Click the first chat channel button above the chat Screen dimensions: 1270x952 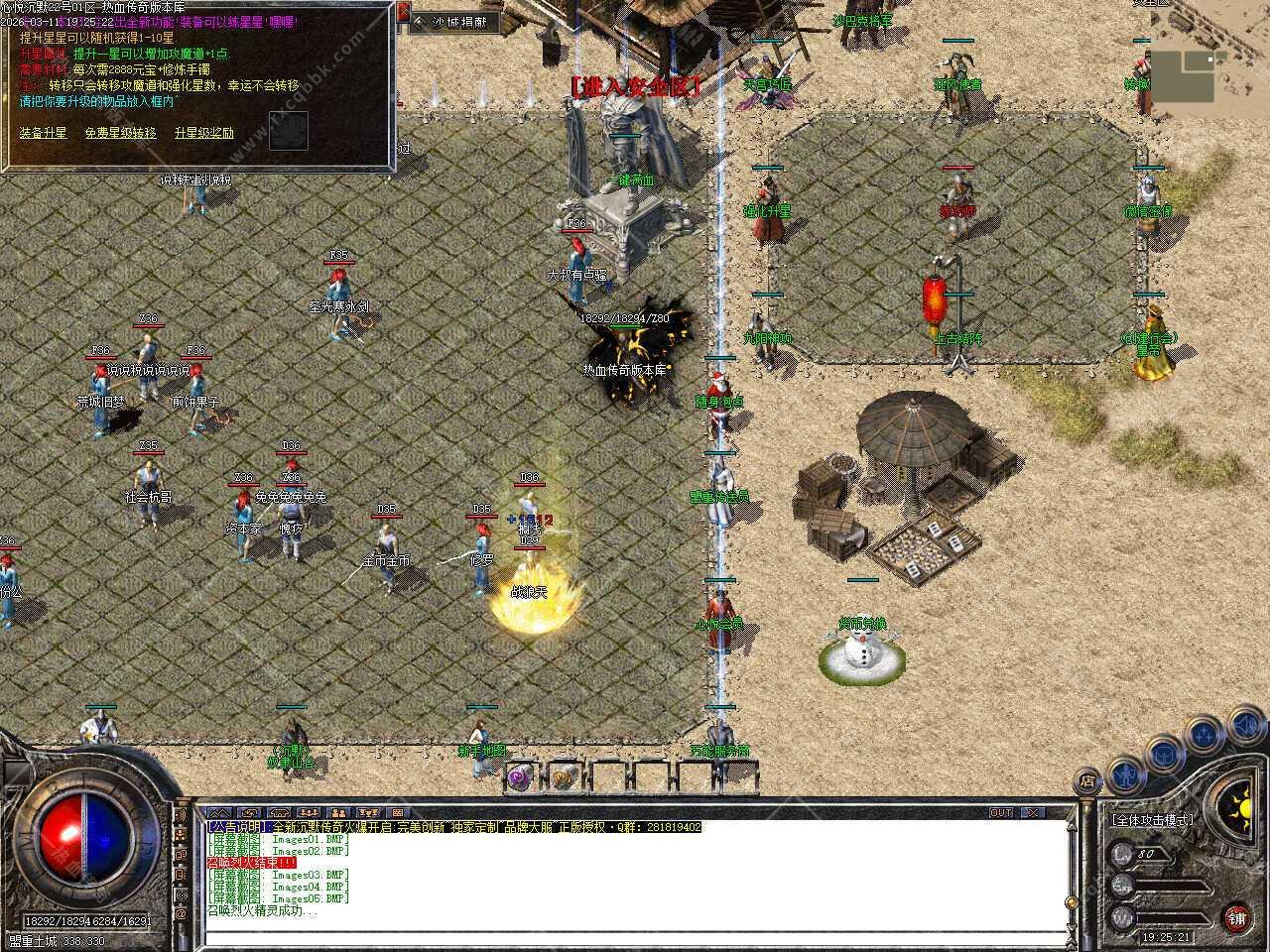[217, 812]
